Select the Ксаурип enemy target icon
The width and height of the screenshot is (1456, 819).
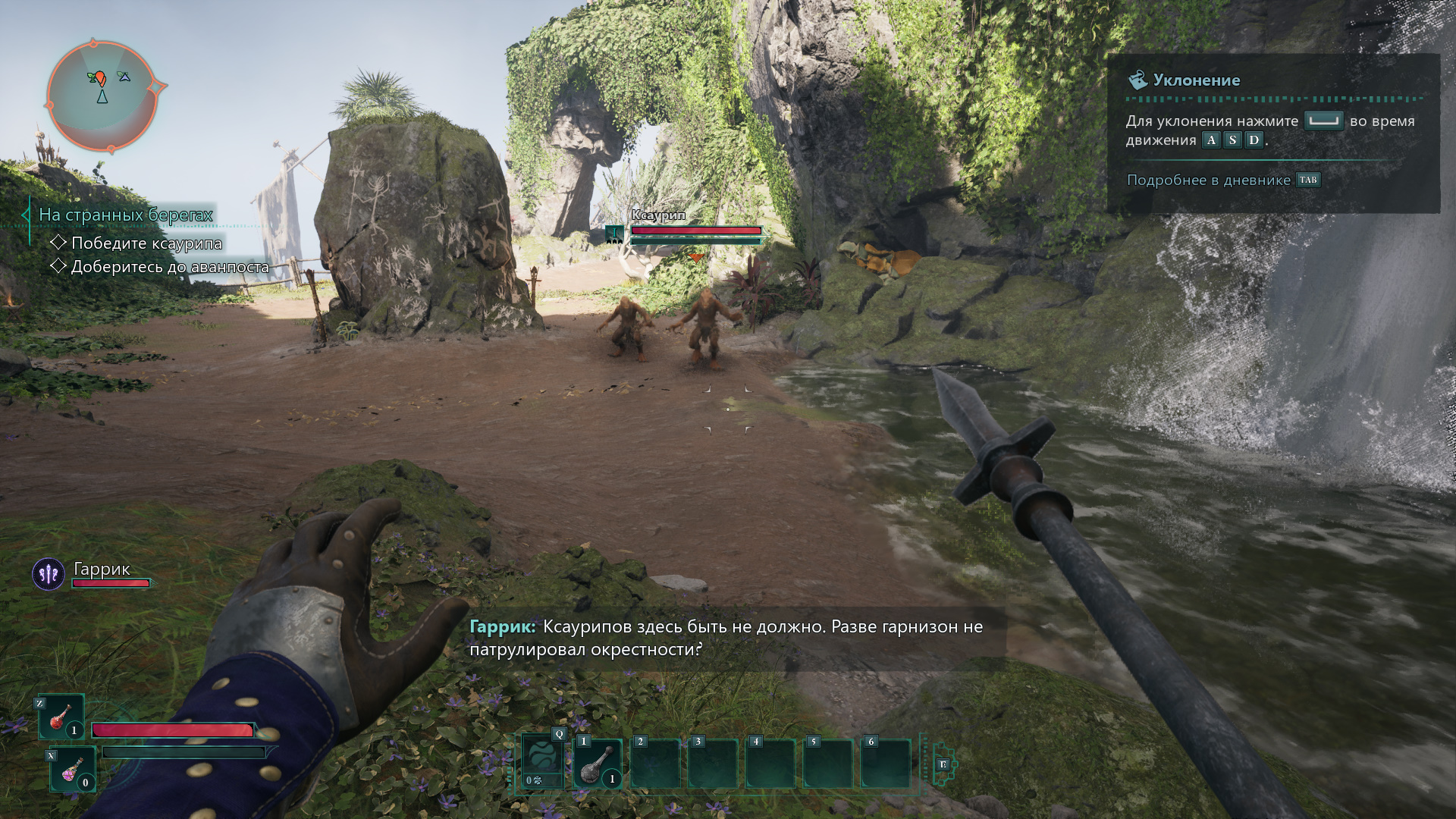[x=614, y=235]
